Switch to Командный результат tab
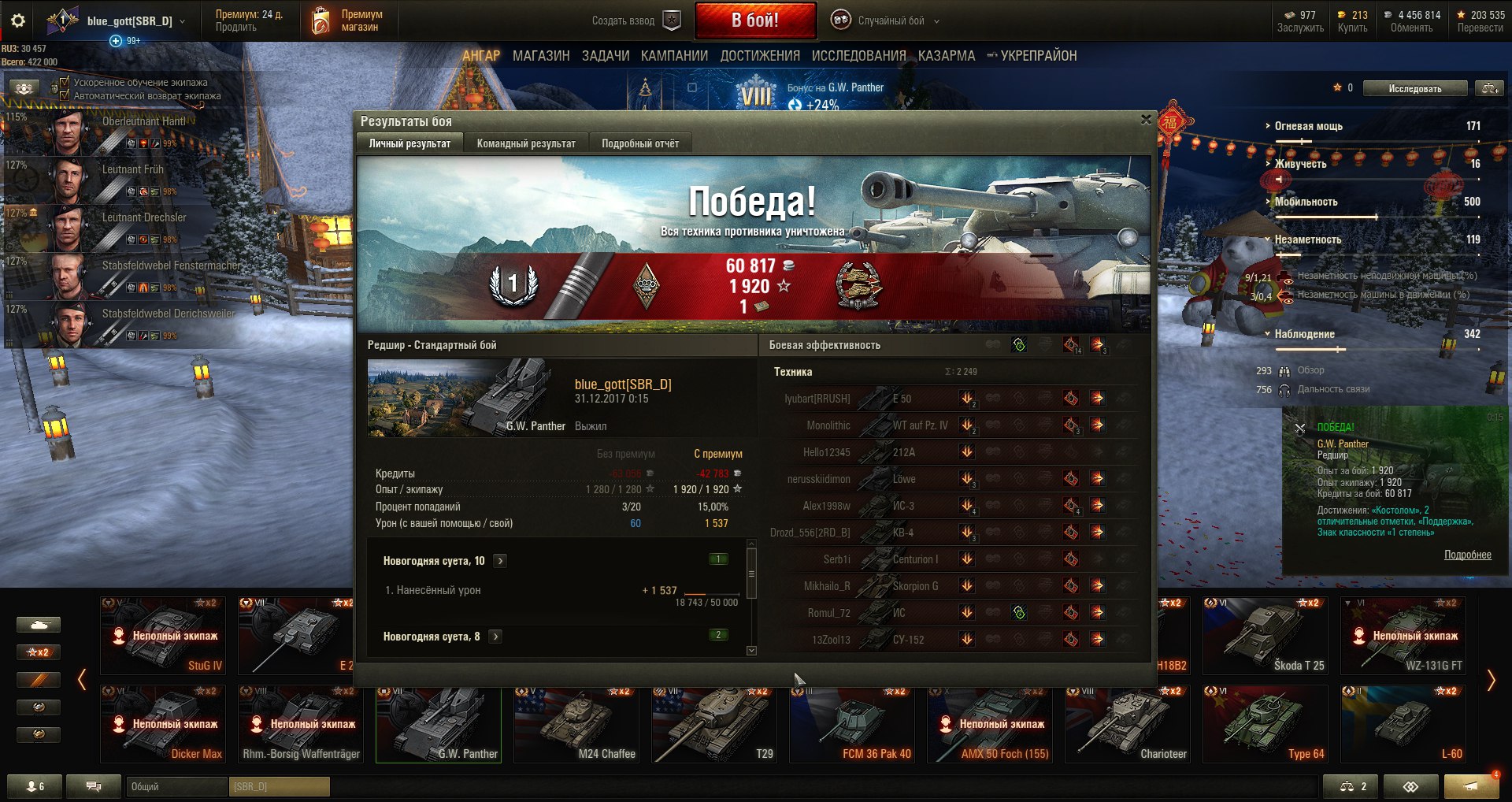The width and height of the screenshot is (1512, 802). click(x=526, y=143)
